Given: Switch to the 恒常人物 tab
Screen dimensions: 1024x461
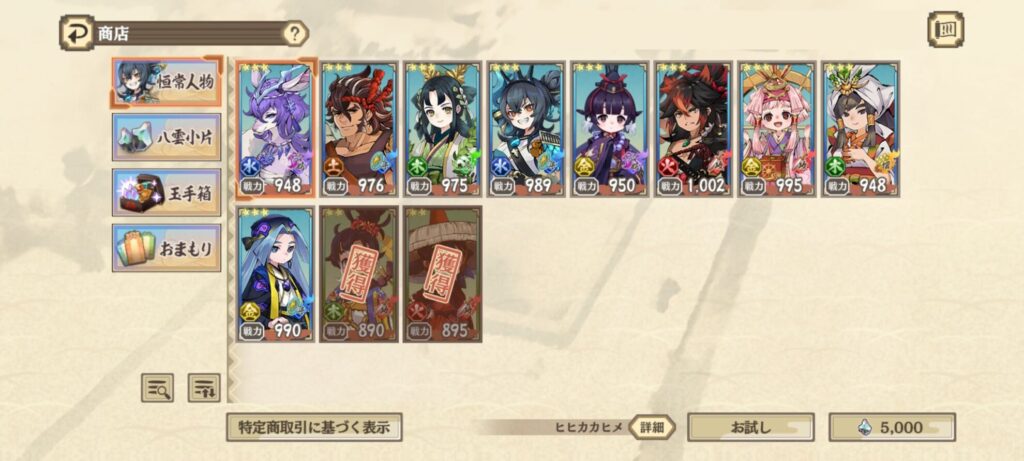Looking at the screenshot, I should 166,82.
